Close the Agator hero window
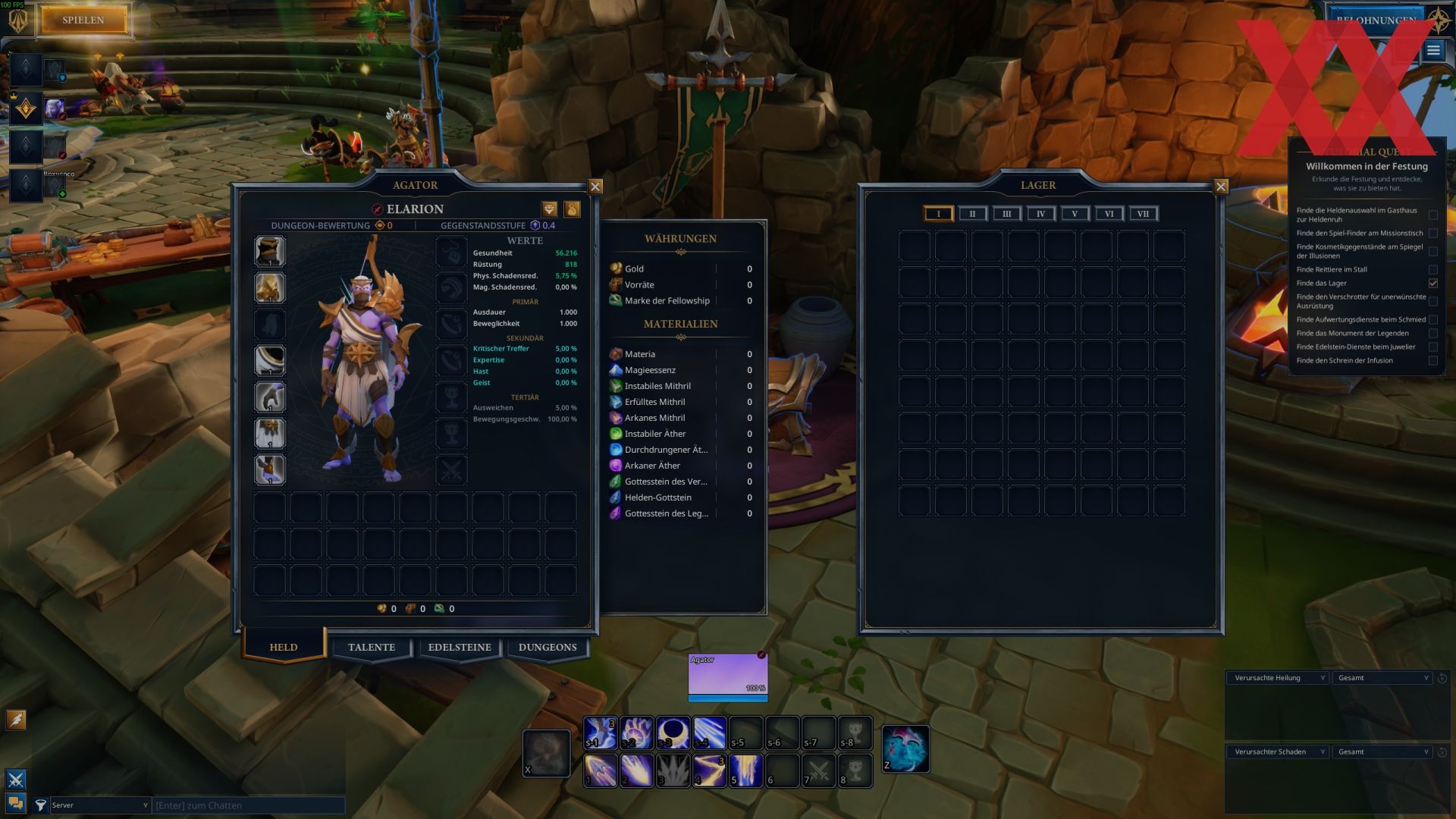Screen dimensions: 1456x819 (x=595, y=187)
